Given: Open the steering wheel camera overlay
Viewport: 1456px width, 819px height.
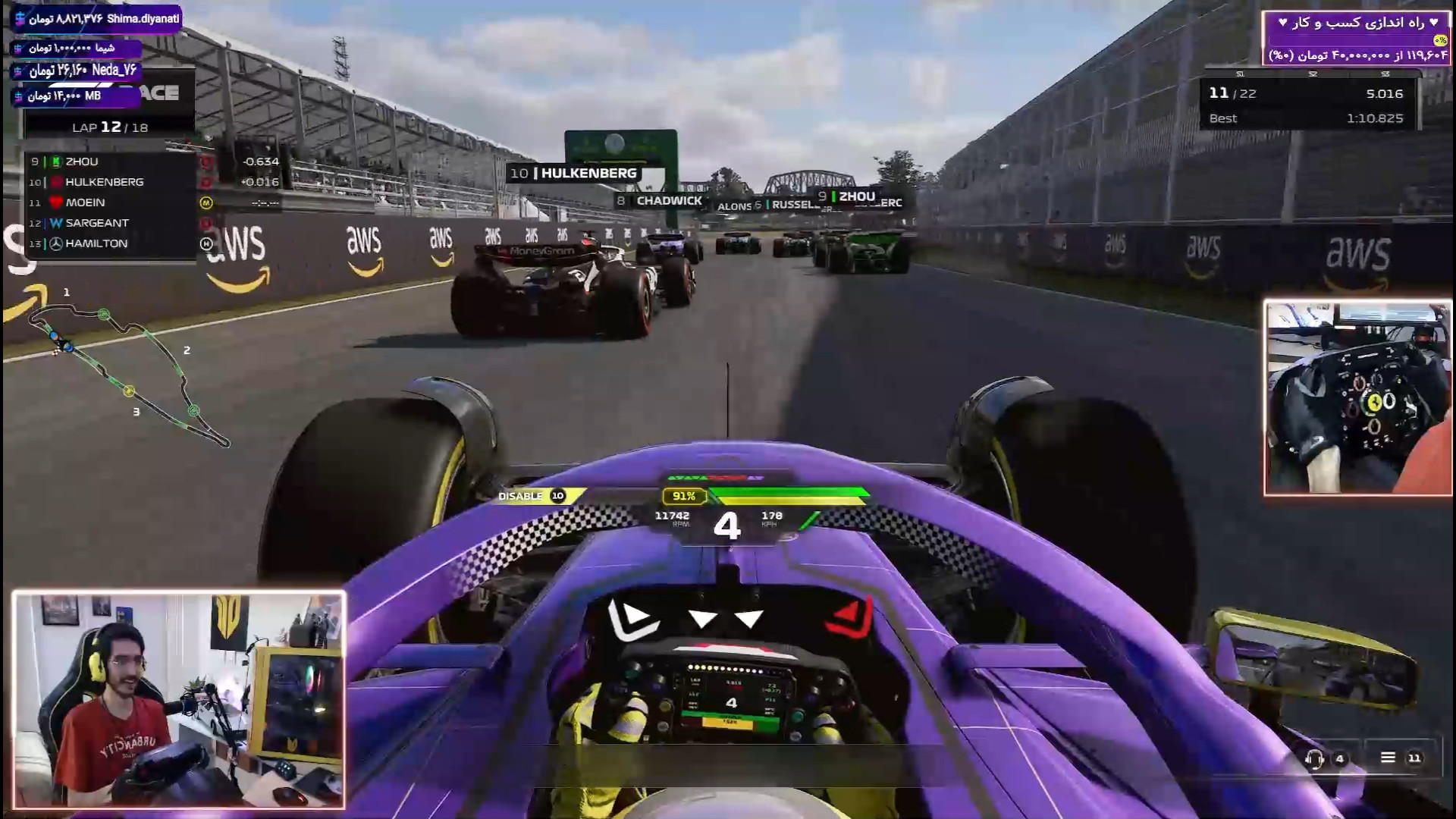Looking at the screenshot, I should (1357, 398).
